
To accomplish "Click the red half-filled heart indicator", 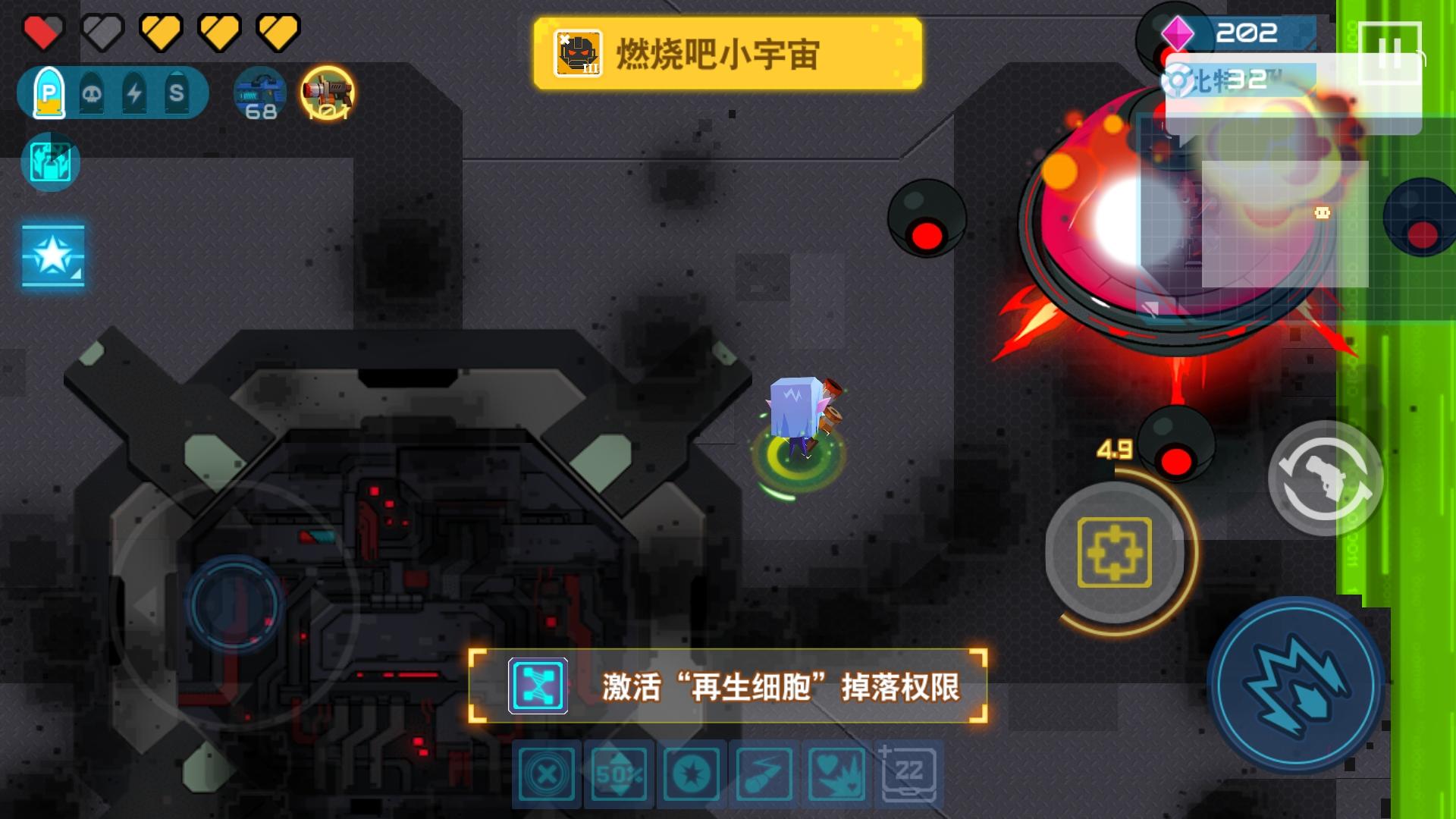I will [x=42, y=30].
